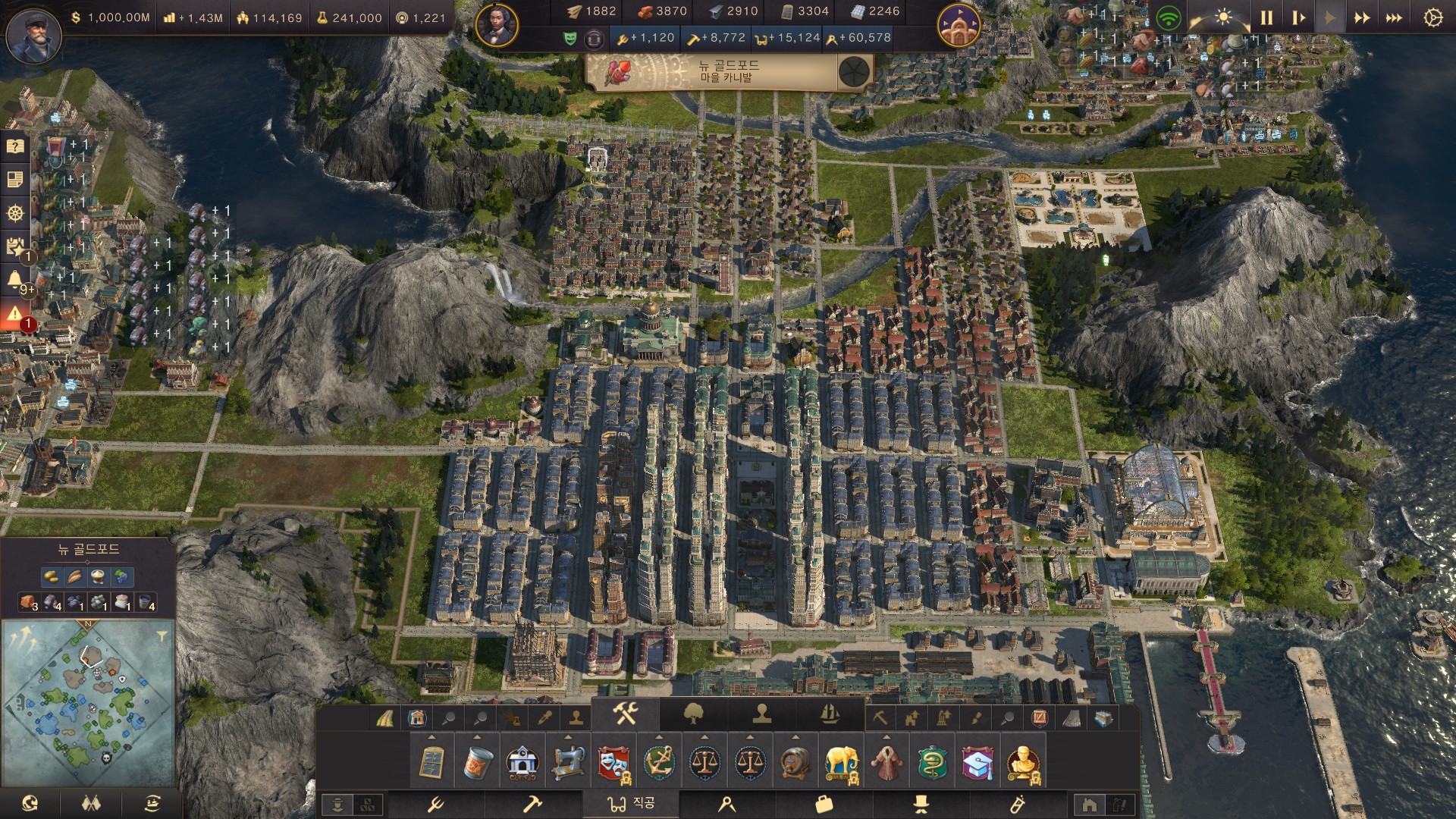The image size is (1456, 819).
Task: Set game speed to triple fast-forward
Action: click(x=1394, y=17)
